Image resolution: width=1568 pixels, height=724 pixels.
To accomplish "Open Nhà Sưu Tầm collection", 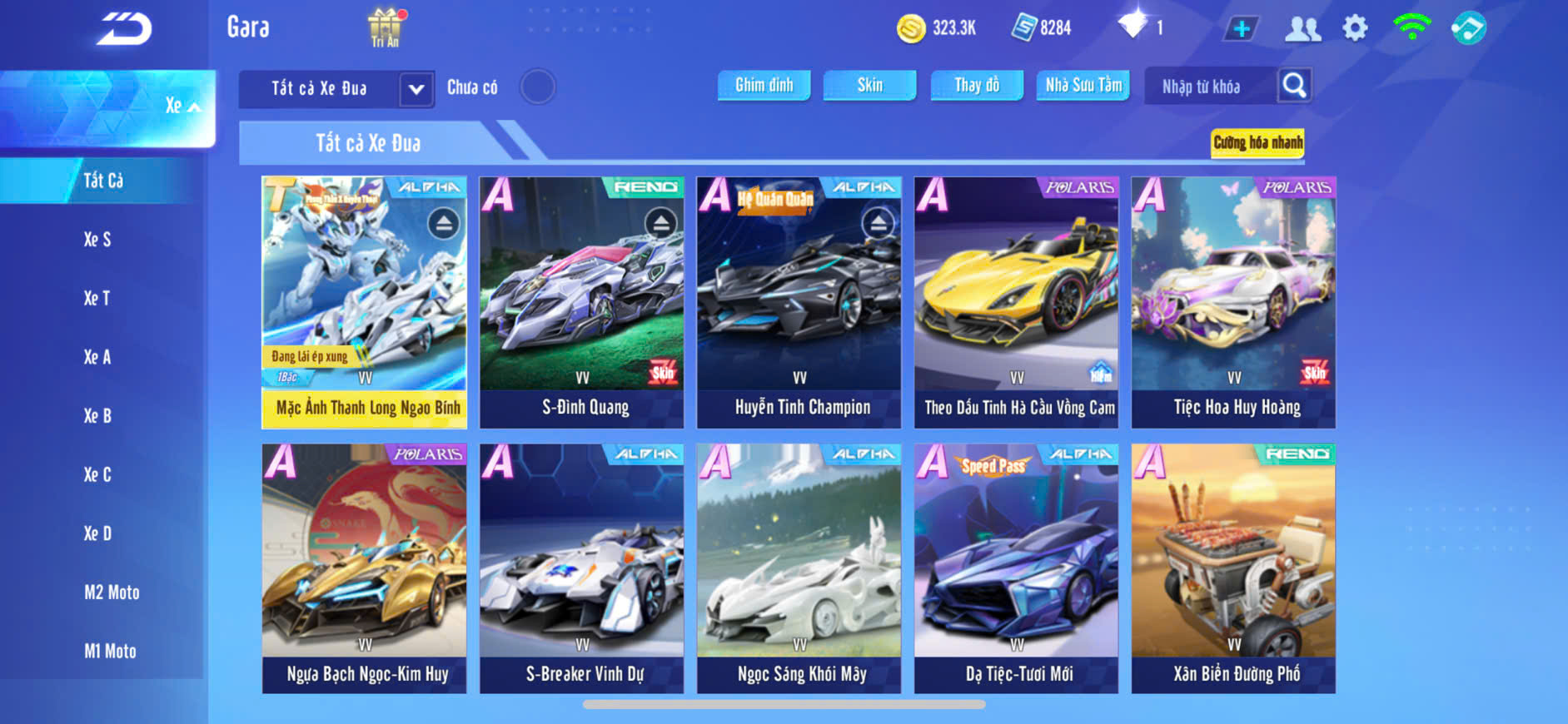I will point(1083,85).
